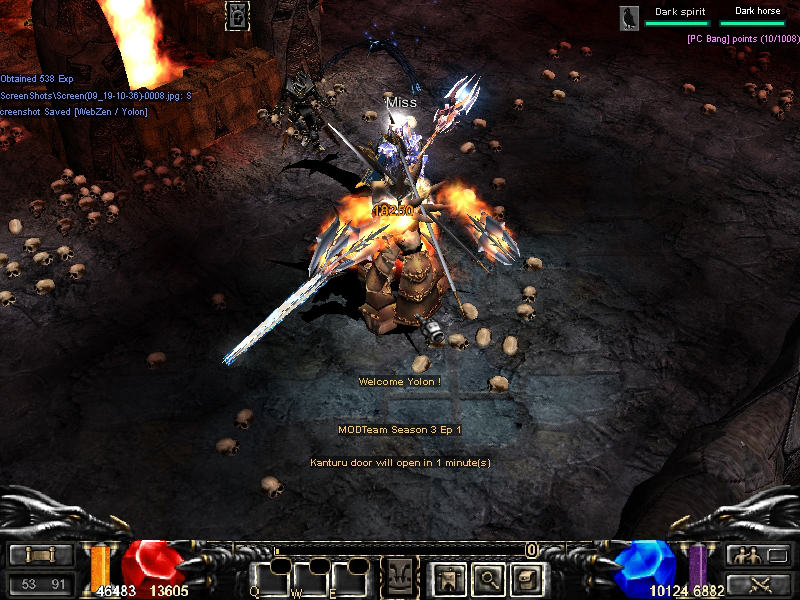Open the scroll menu button
The width and height of the screenshot is (800, 600).
tap(41, 555)
